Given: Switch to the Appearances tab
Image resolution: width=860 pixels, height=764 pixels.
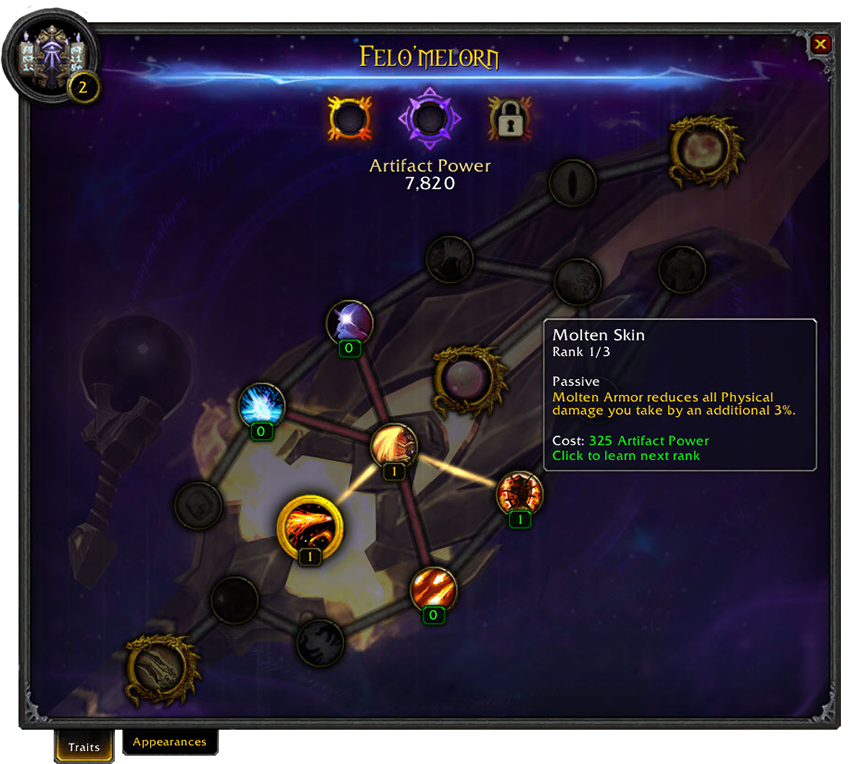Looking at the screenshot, I should click(169, 742).
